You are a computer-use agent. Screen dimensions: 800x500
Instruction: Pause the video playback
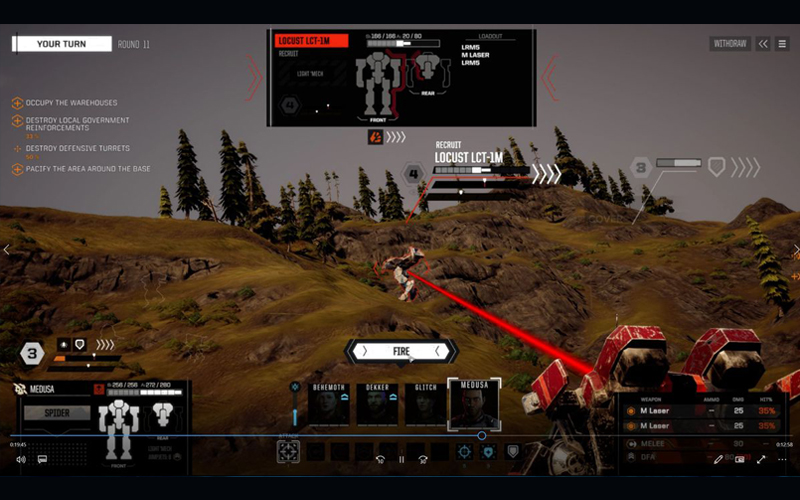point(401,460)
